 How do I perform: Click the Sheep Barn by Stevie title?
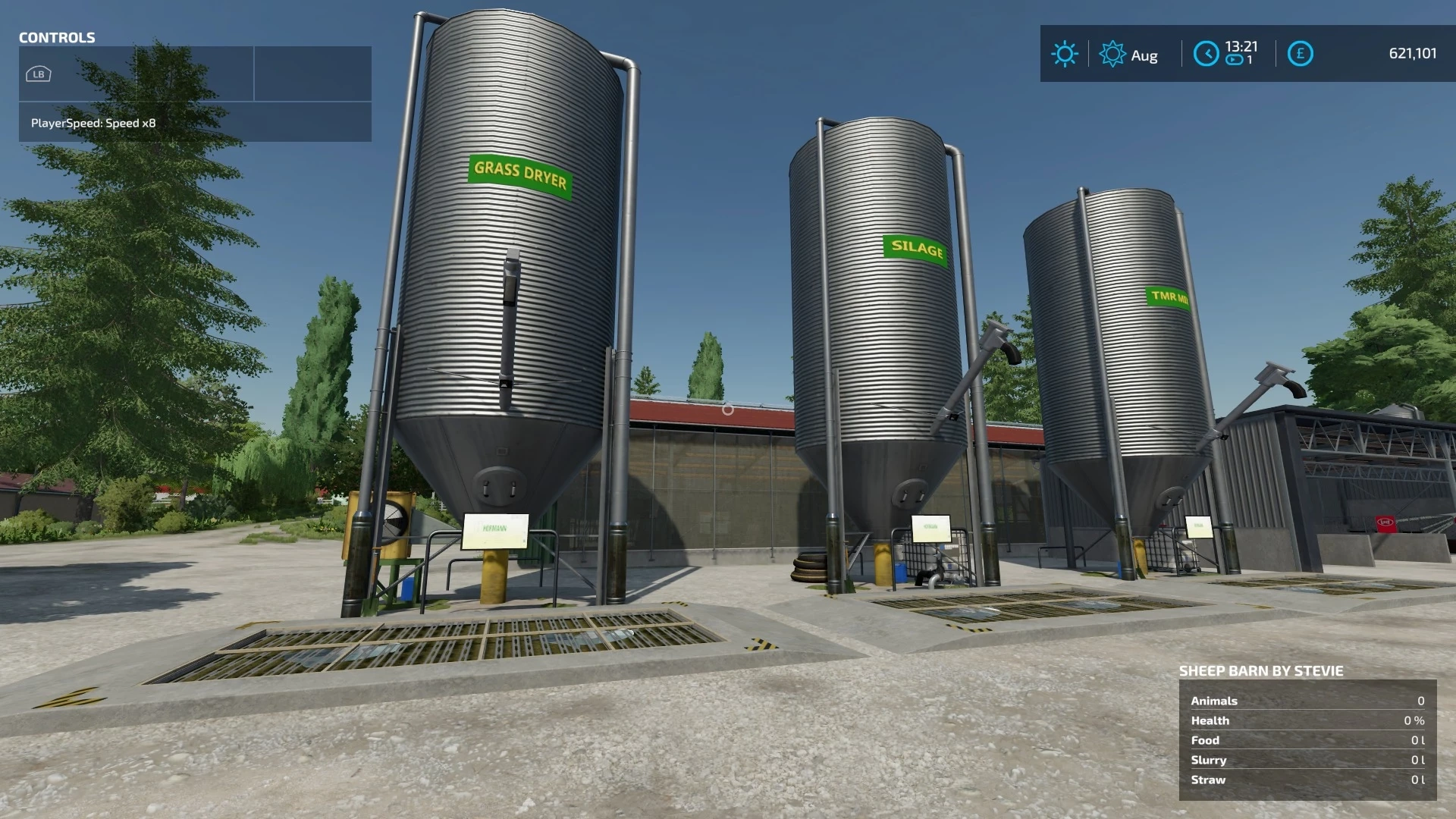(1261, 671)
